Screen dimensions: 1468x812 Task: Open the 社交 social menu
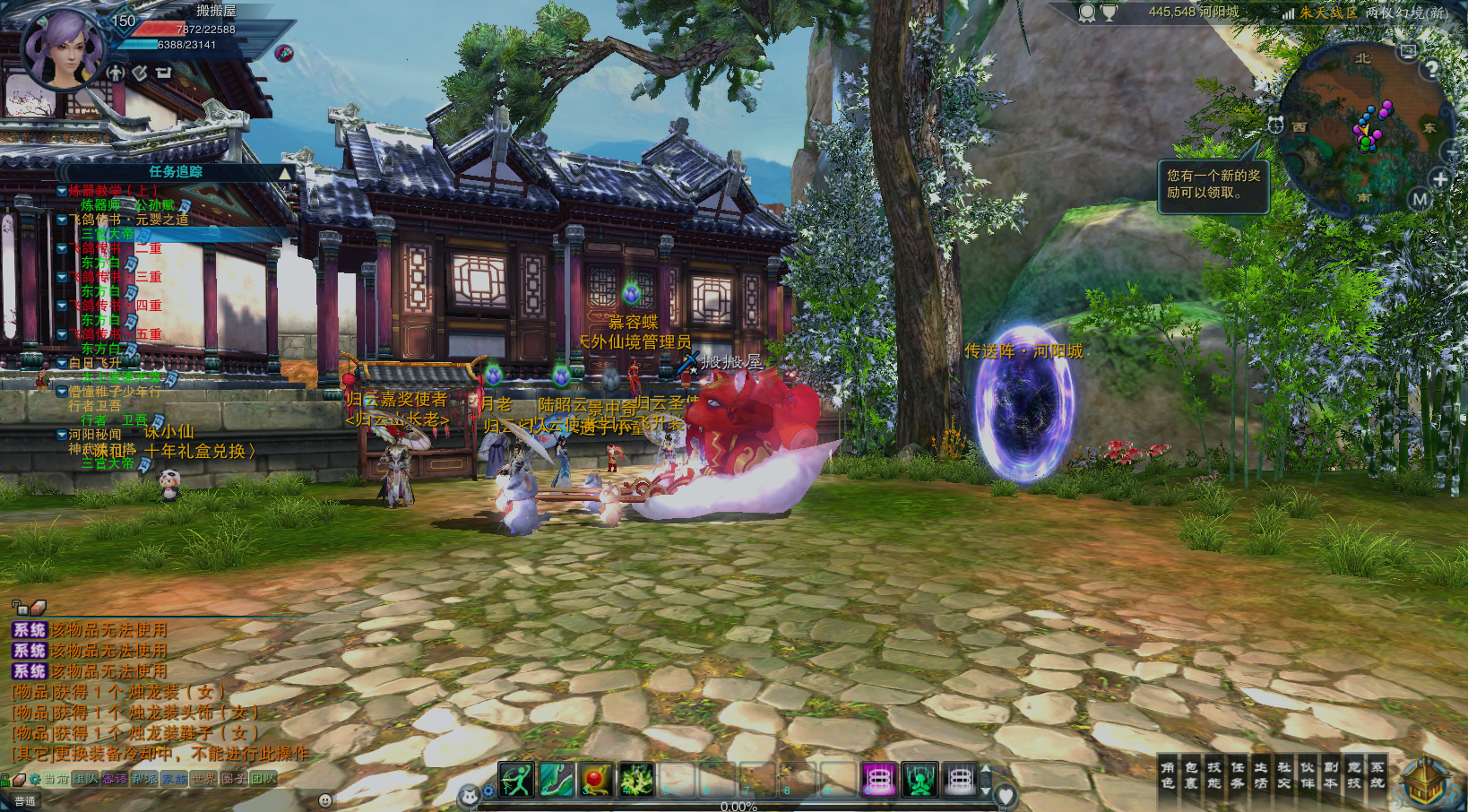tap(1283, 775)
